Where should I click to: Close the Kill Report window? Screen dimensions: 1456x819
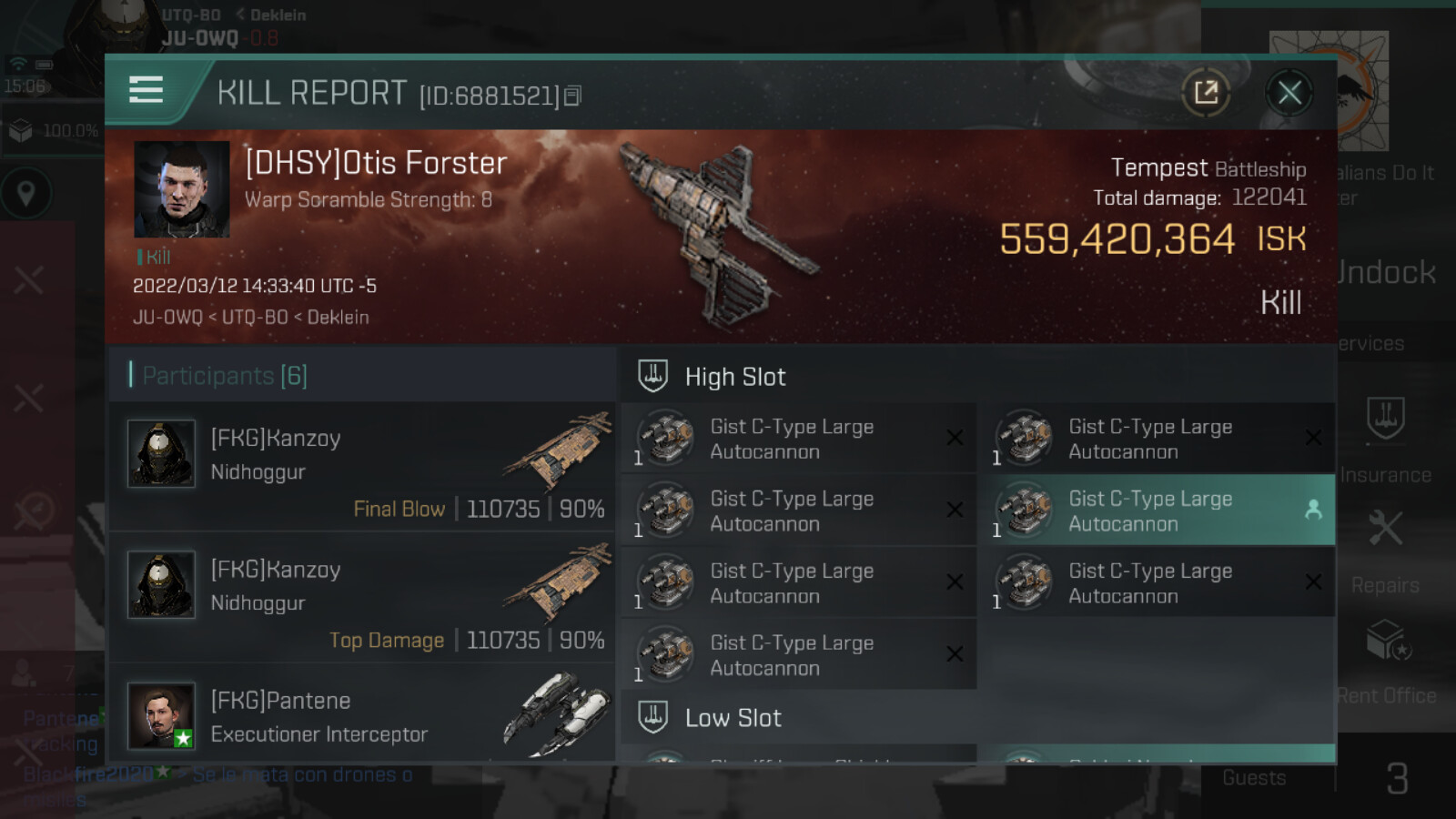1289,93
